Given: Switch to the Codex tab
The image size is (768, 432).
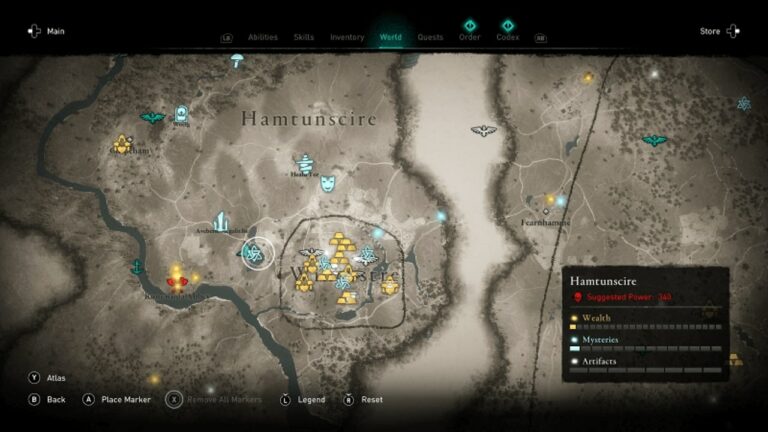Looking at the screenshot, I should (507, 36).
